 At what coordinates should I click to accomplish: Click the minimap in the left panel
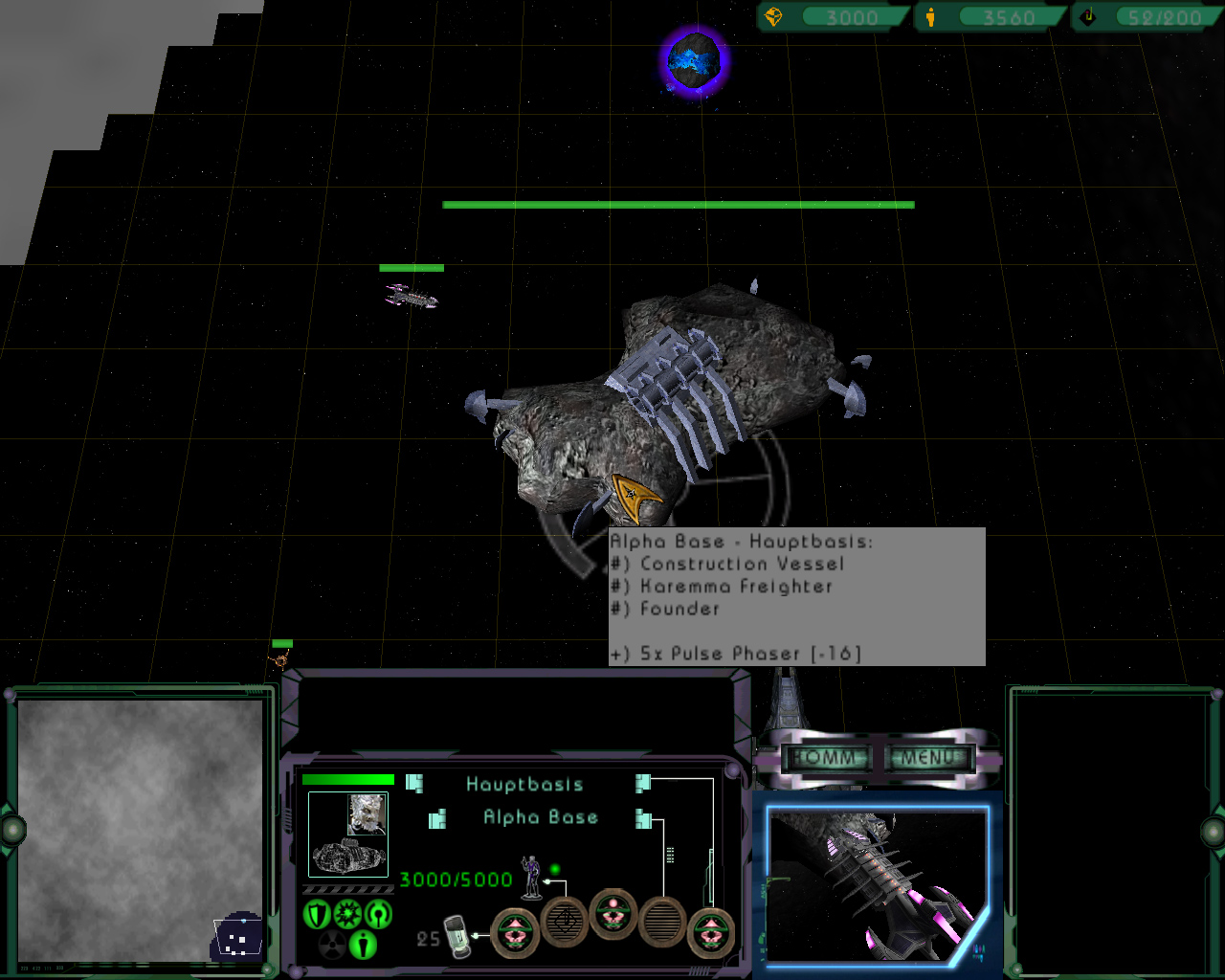coord(140,829)
